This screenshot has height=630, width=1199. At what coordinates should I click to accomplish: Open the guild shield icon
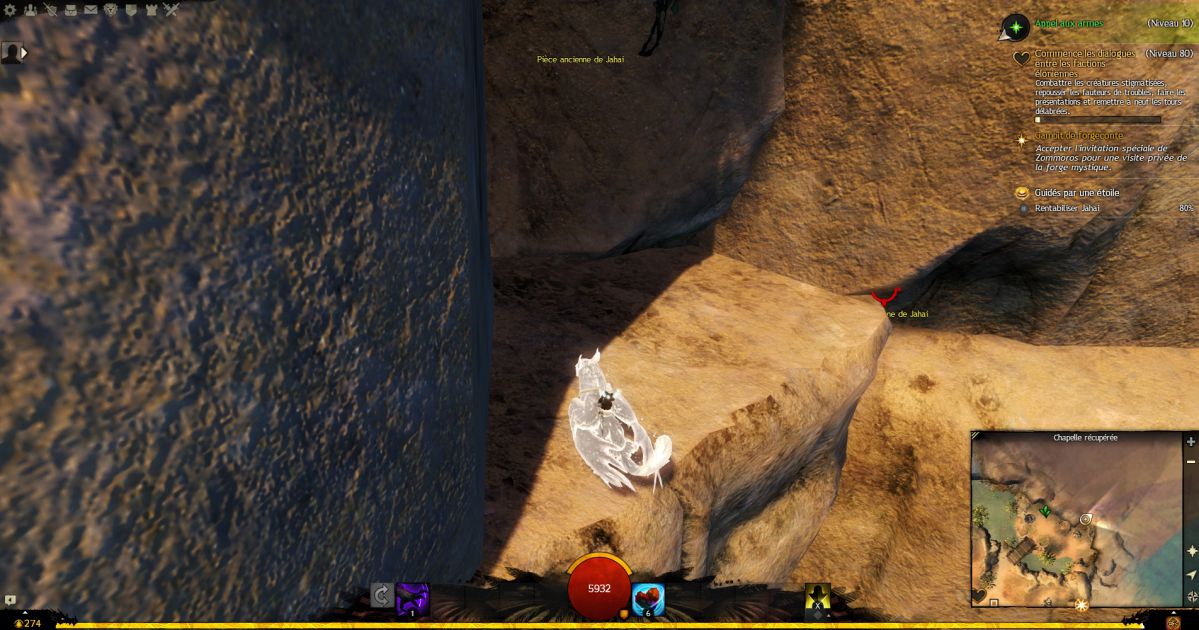(x=130, y=10)
